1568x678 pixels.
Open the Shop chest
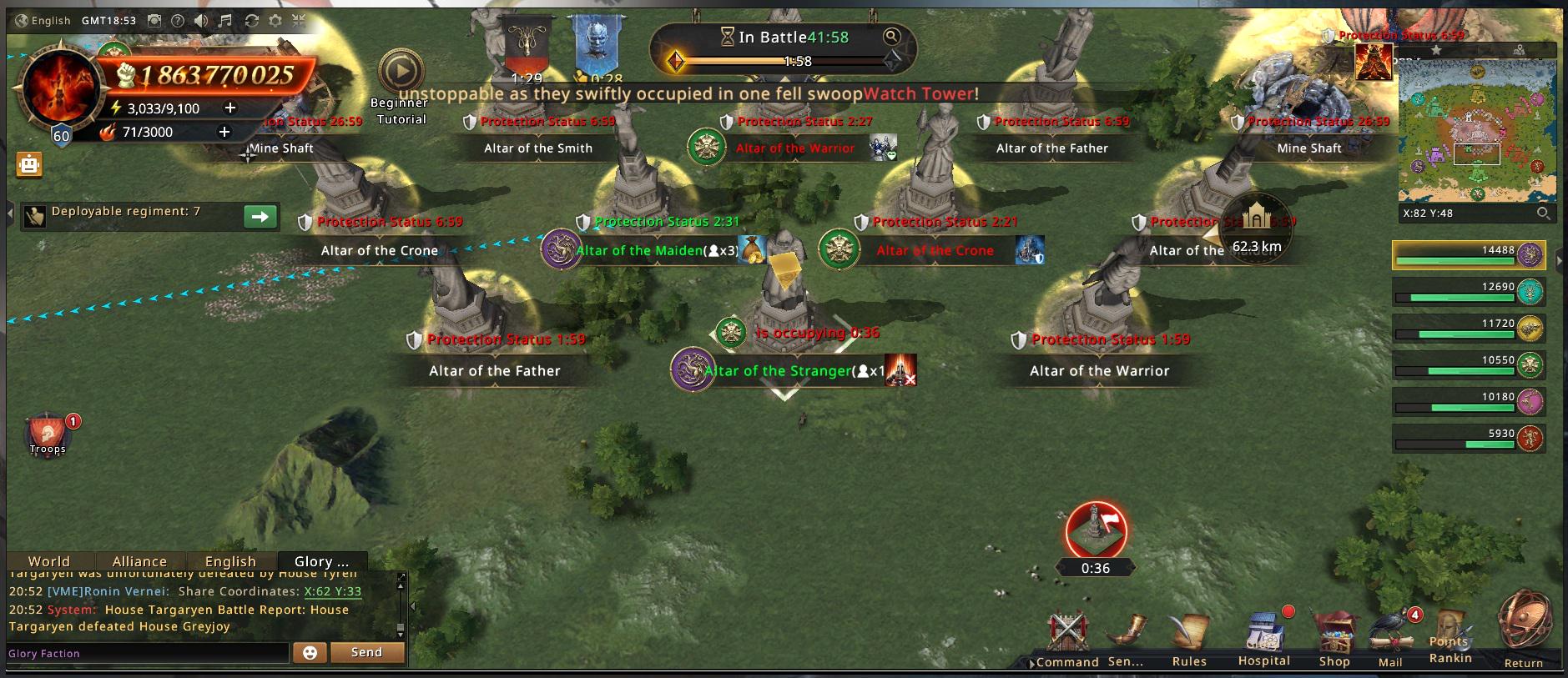[x=1334, y=638]
